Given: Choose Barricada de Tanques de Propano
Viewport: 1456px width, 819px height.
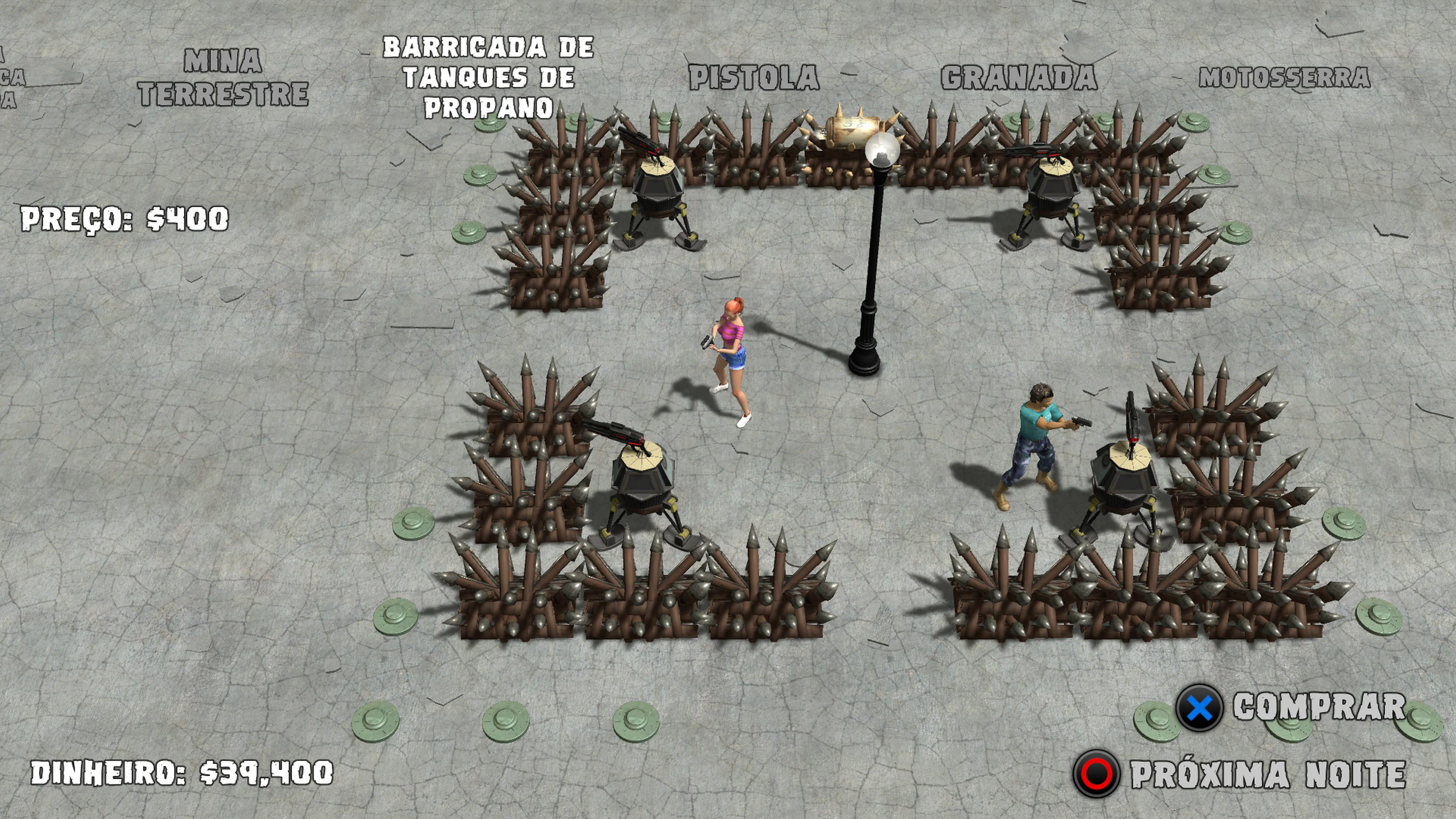Looking at the screenshot, I should point(488,77).
